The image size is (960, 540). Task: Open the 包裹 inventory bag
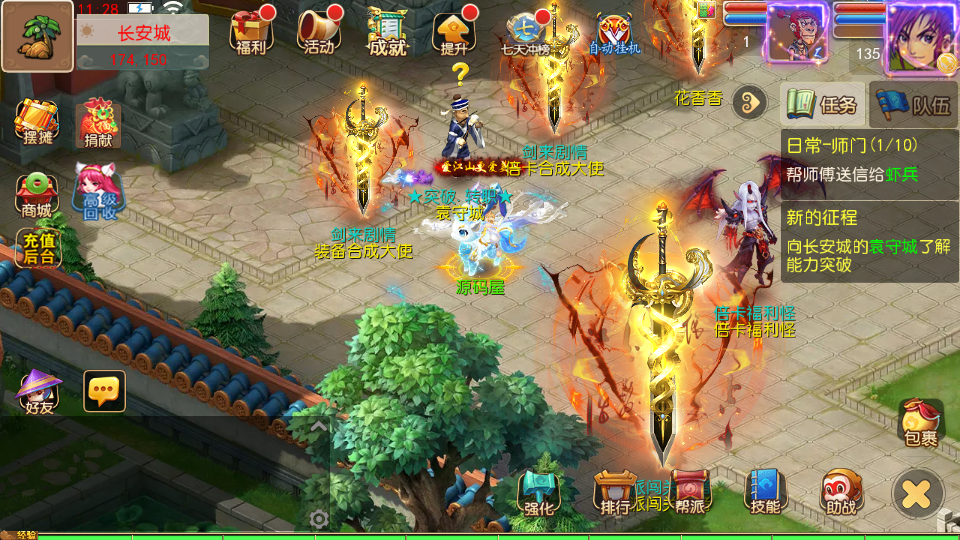[920, 422]
